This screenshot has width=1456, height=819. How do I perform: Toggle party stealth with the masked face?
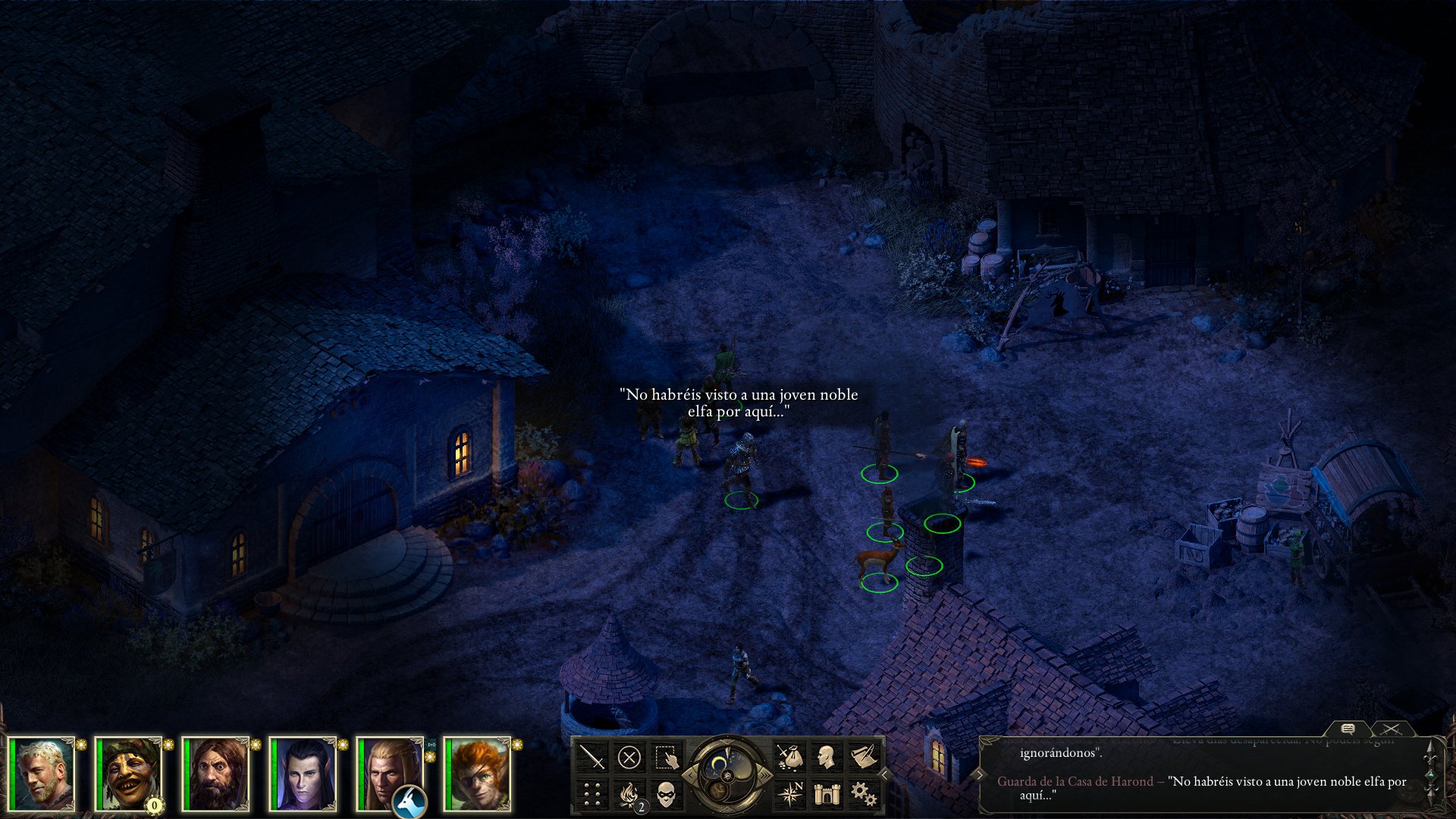pyautogui.click(x=666, y=794)
